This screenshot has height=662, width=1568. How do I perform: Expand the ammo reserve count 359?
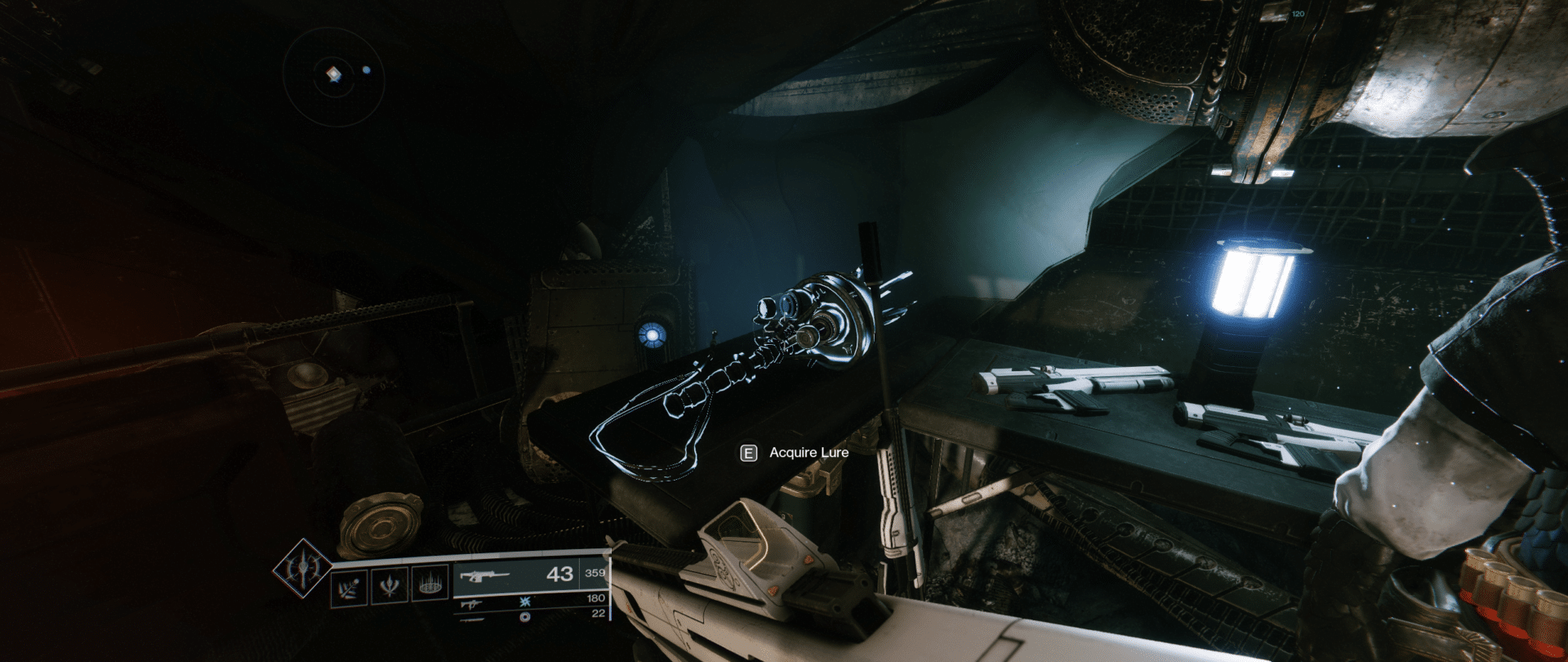595,574
